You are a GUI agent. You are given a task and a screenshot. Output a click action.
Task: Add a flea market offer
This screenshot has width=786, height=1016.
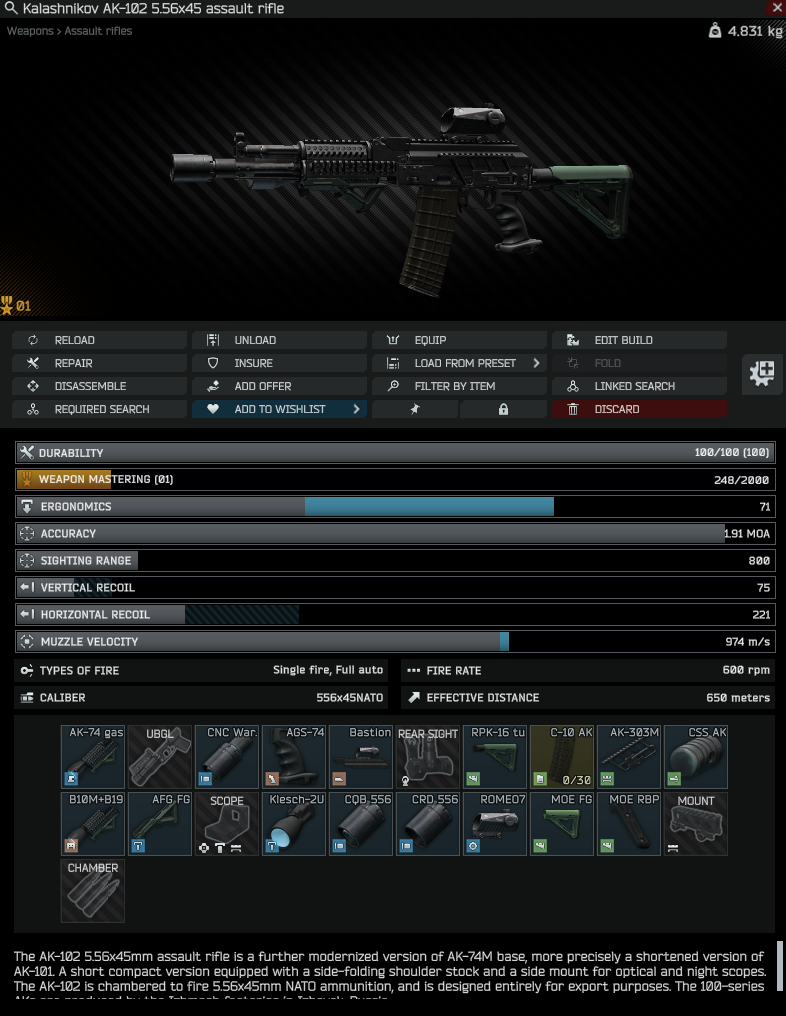[x=279, y=386]
